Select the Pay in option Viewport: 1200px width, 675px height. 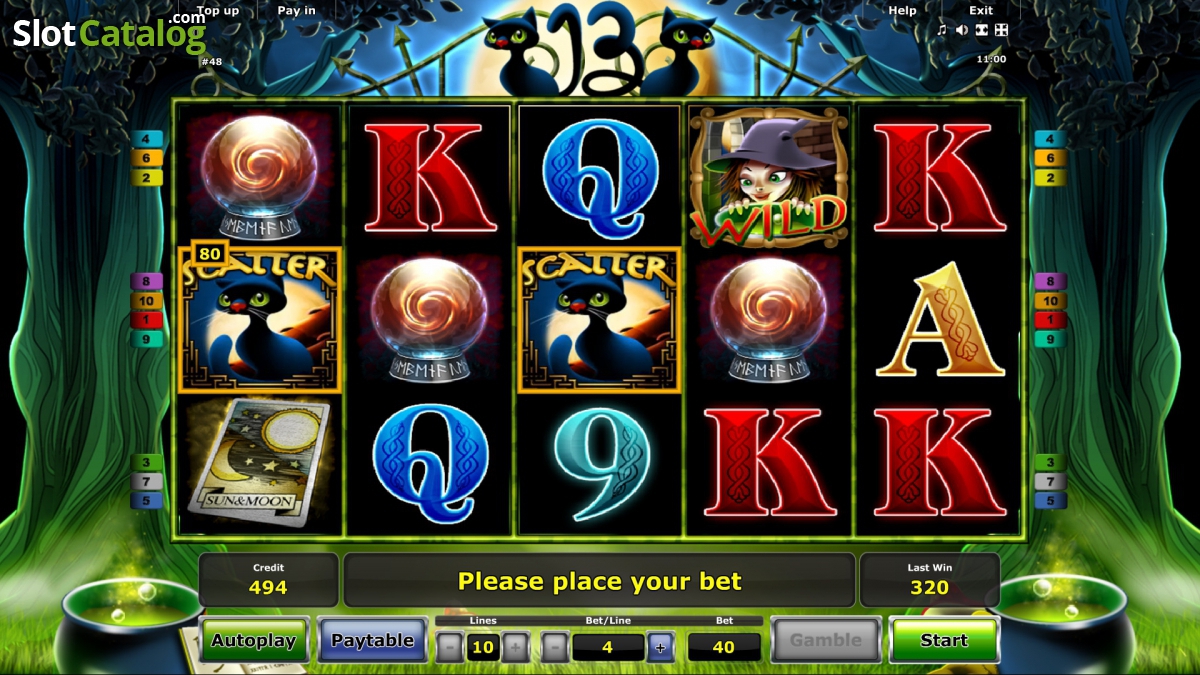tap(296, 11)
